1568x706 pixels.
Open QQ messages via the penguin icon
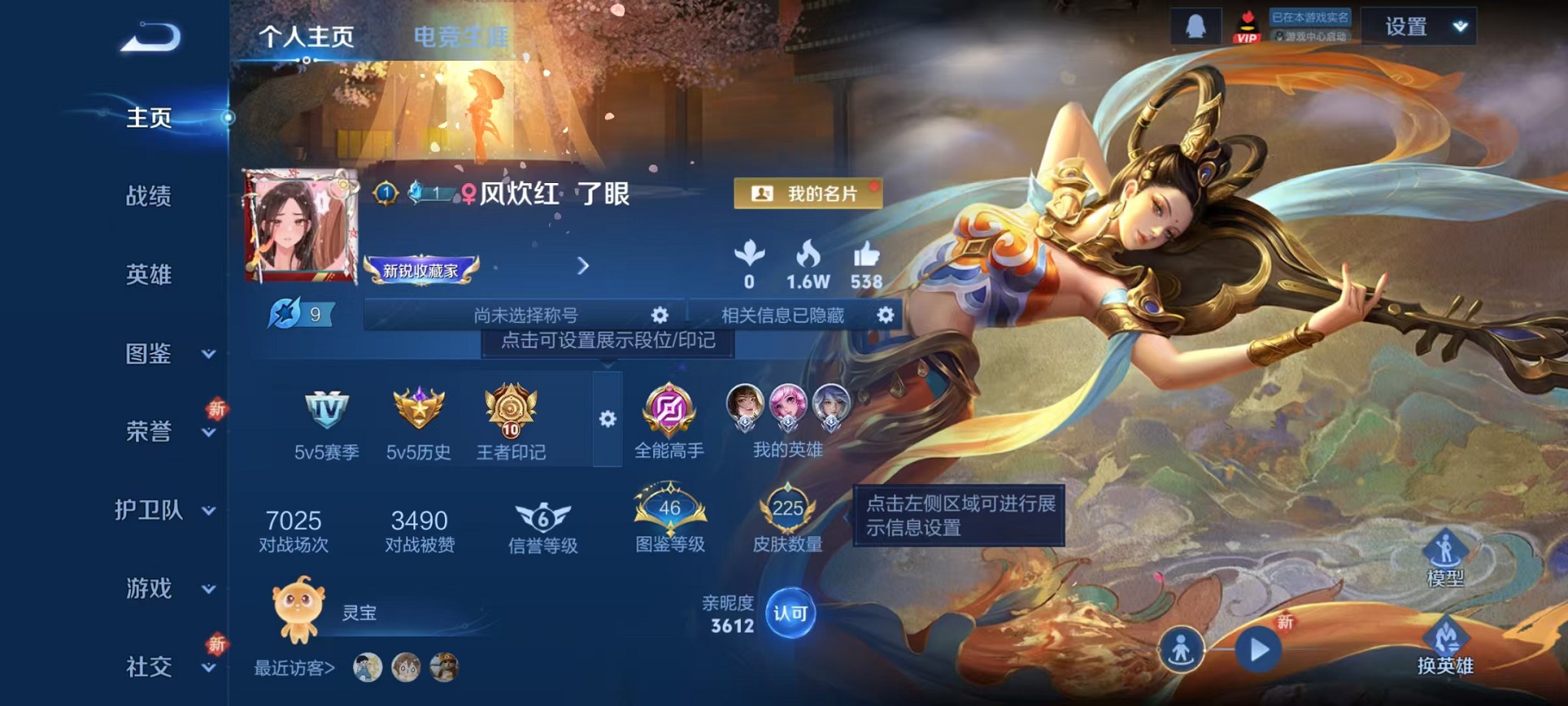tap(1196, 25)
